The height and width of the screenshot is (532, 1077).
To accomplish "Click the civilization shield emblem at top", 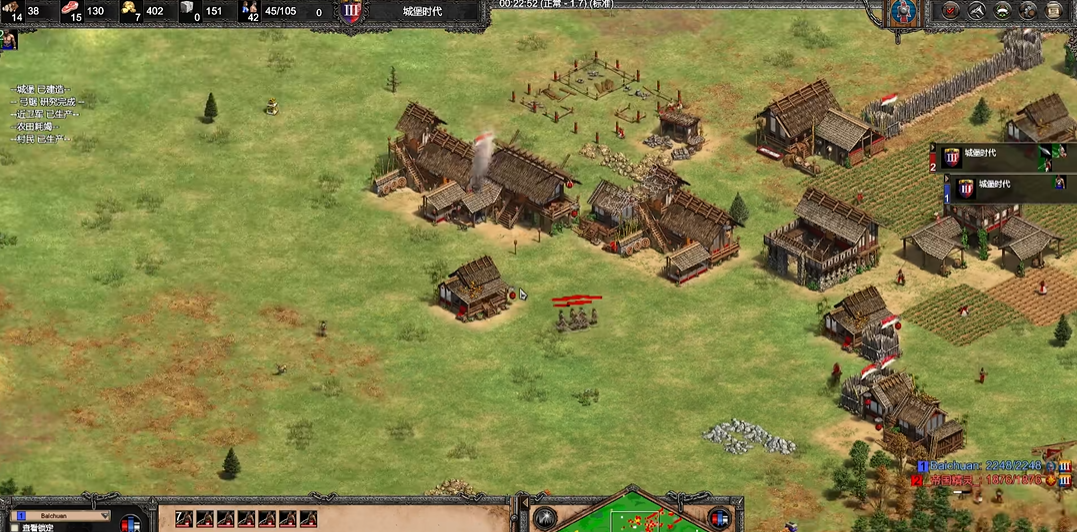I will tap(906, 13).
